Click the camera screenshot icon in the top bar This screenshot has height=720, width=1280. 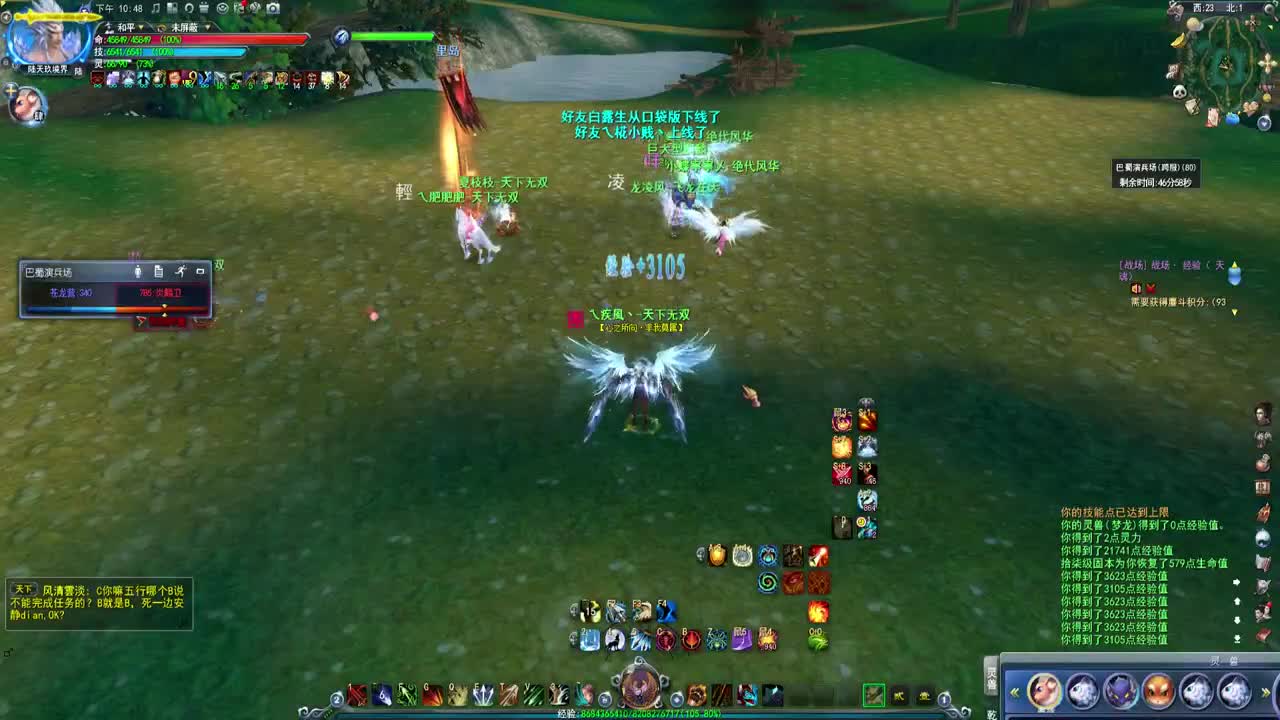pyautogui.click(x=273, y=8)
